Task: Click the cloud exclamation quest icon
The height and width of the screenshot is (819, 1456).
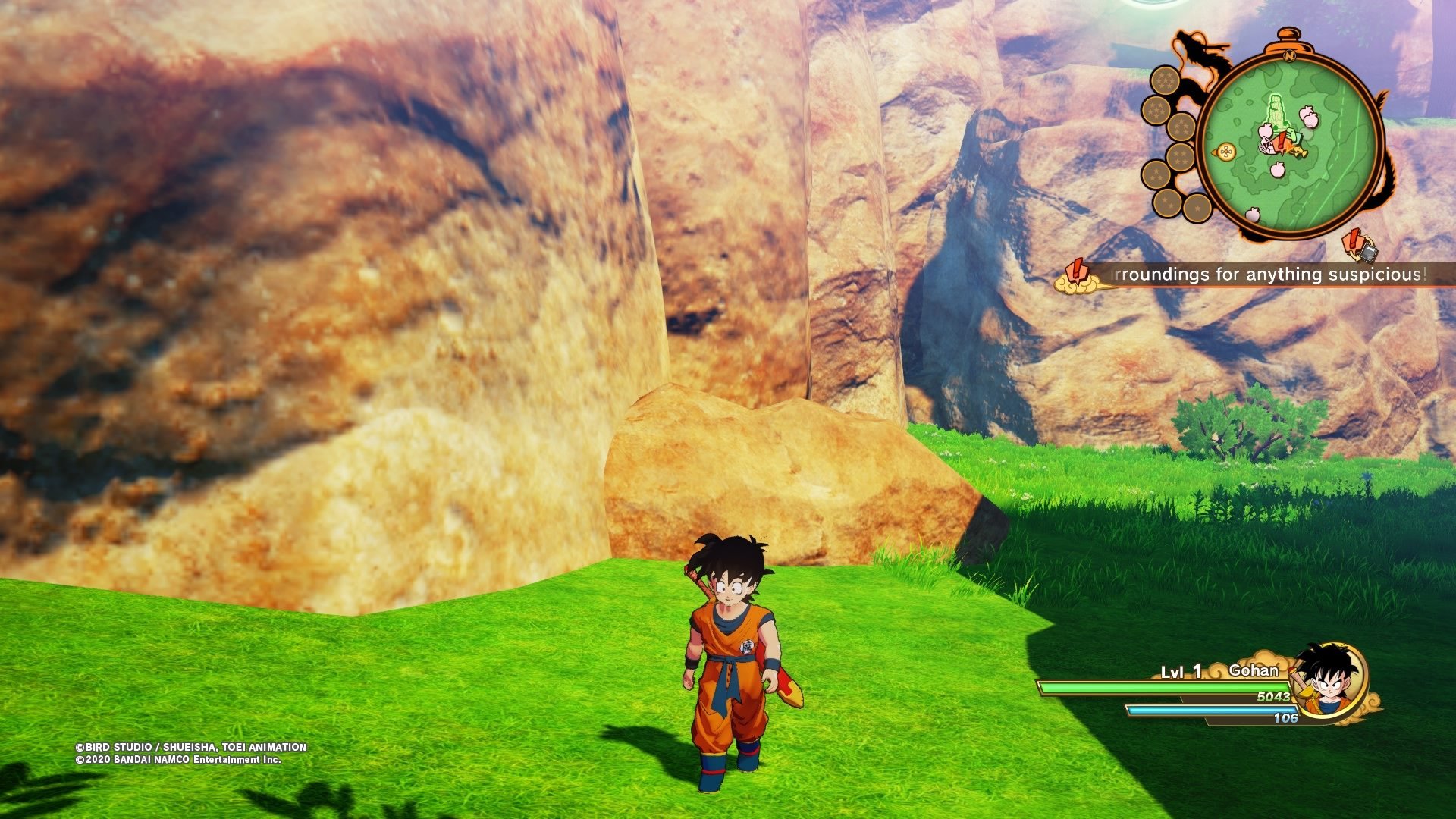Action: point(1077,277)
